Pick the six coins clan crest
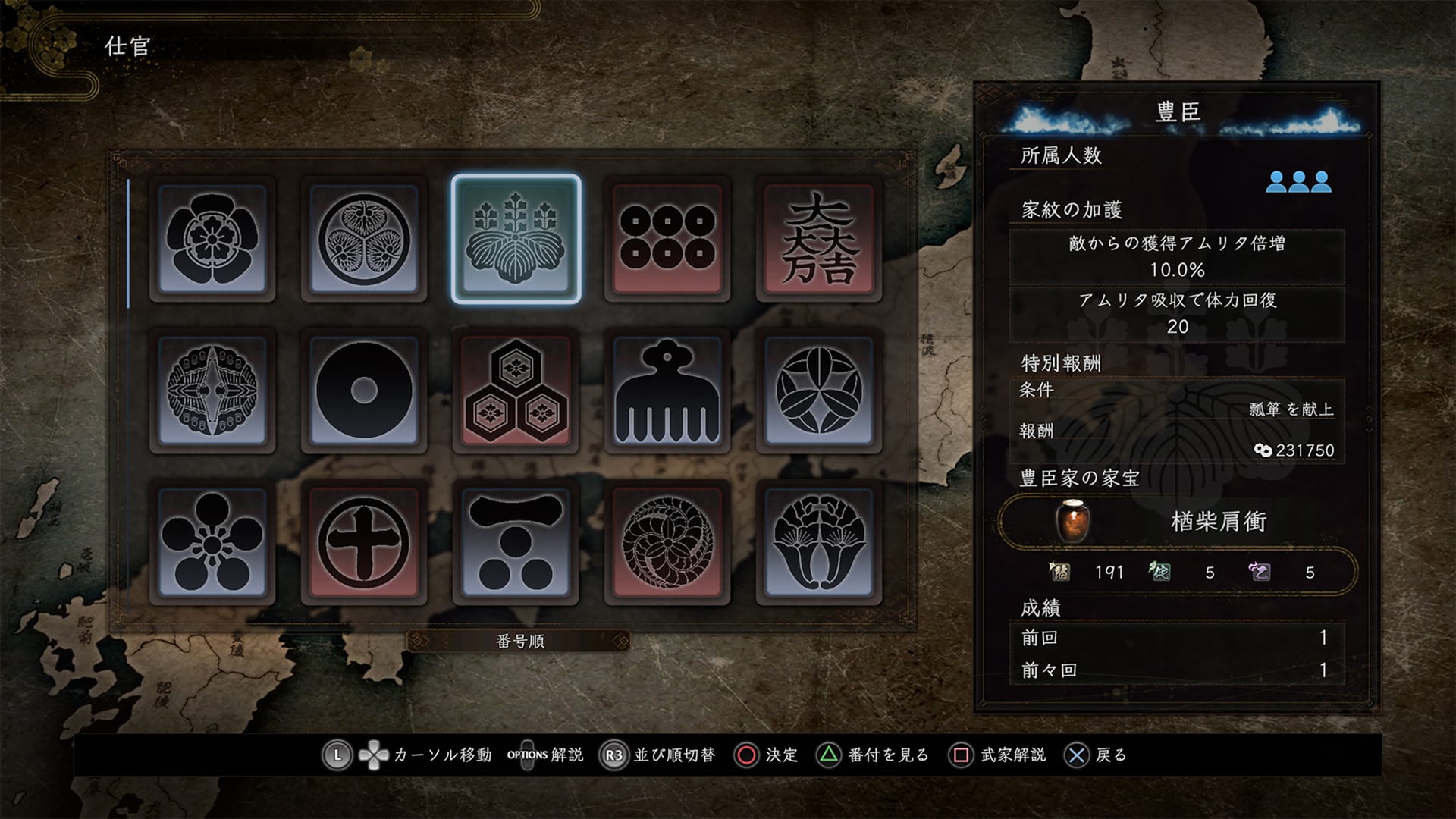Image resolution: width=1456 pixels, height=819 pixels. click(667, 239)
